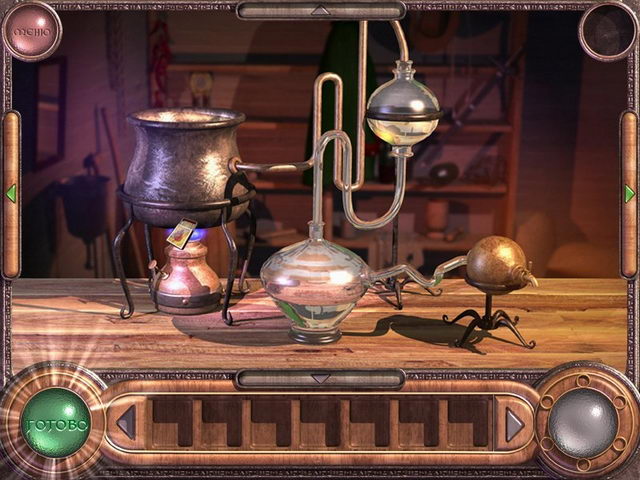640x480 pixels.
Task: Go to the right scene via green arrow
Action: tap(629, 193)
